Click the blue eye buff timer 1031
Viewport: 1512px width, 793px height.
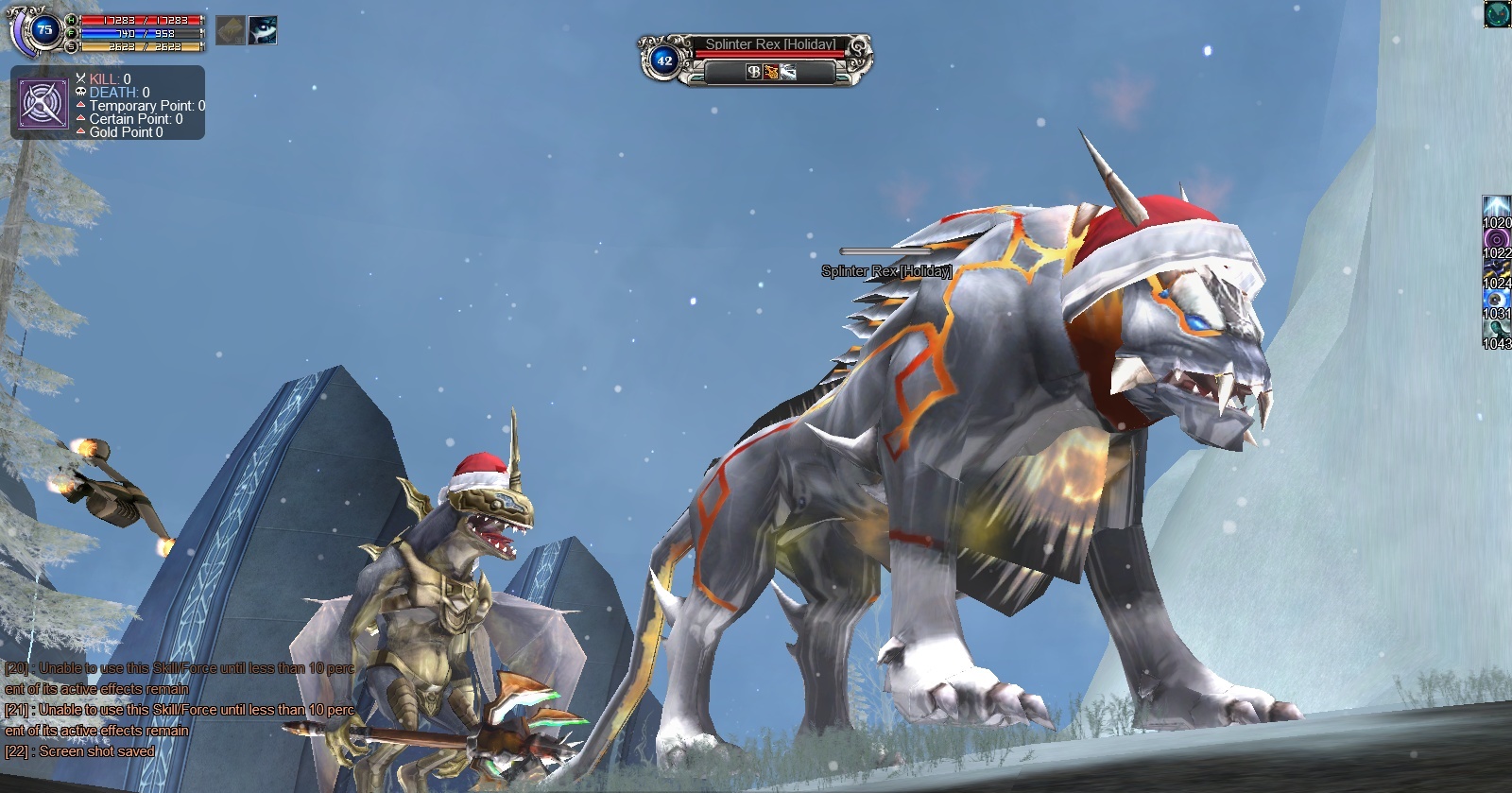[1497, 299]
